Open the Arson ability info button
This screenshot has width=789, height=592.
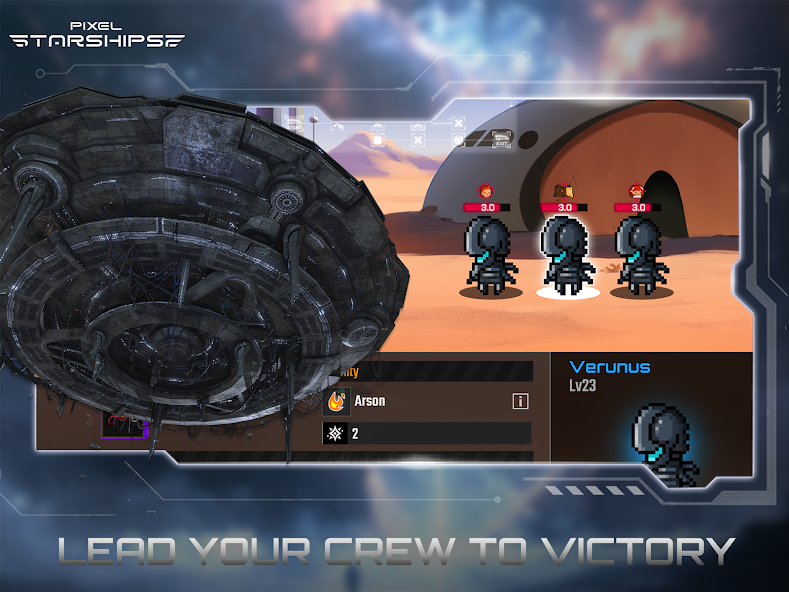[520, 402]
